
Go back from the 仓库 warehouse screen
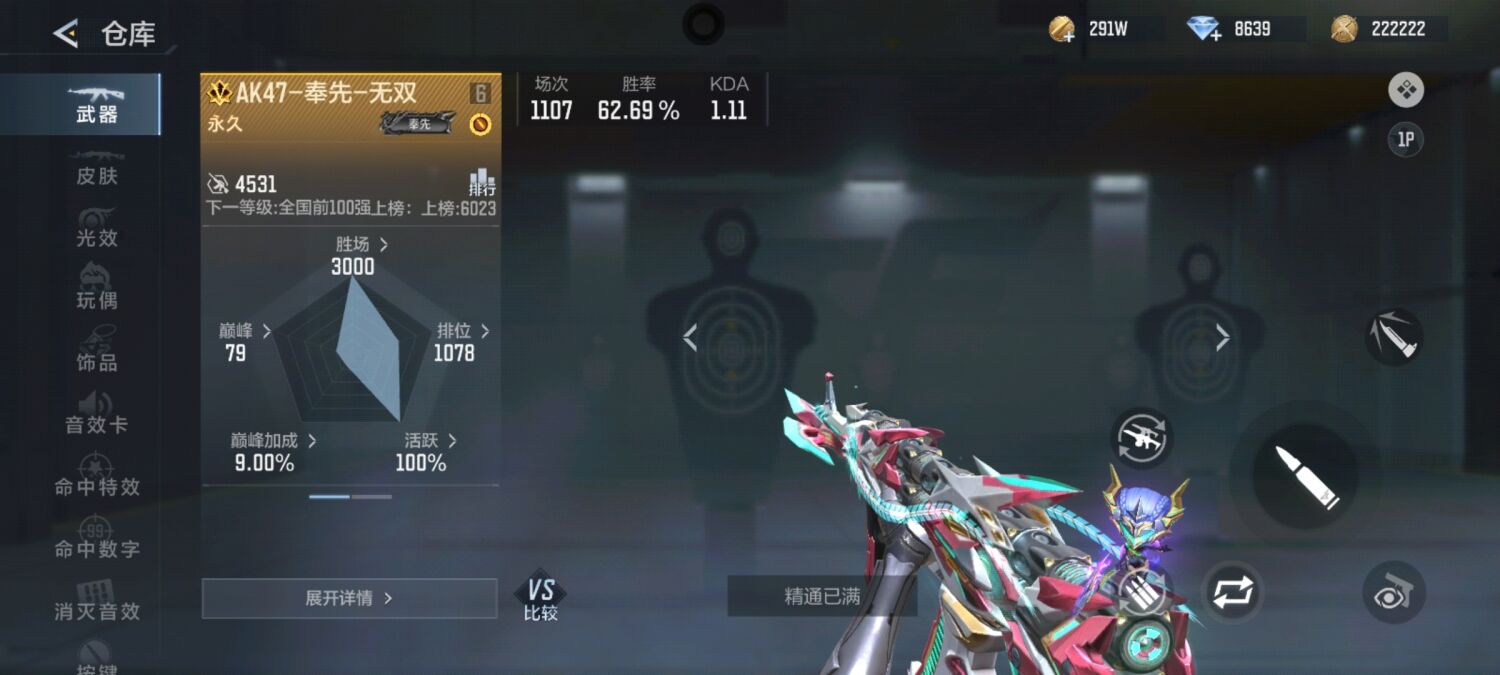66,35
